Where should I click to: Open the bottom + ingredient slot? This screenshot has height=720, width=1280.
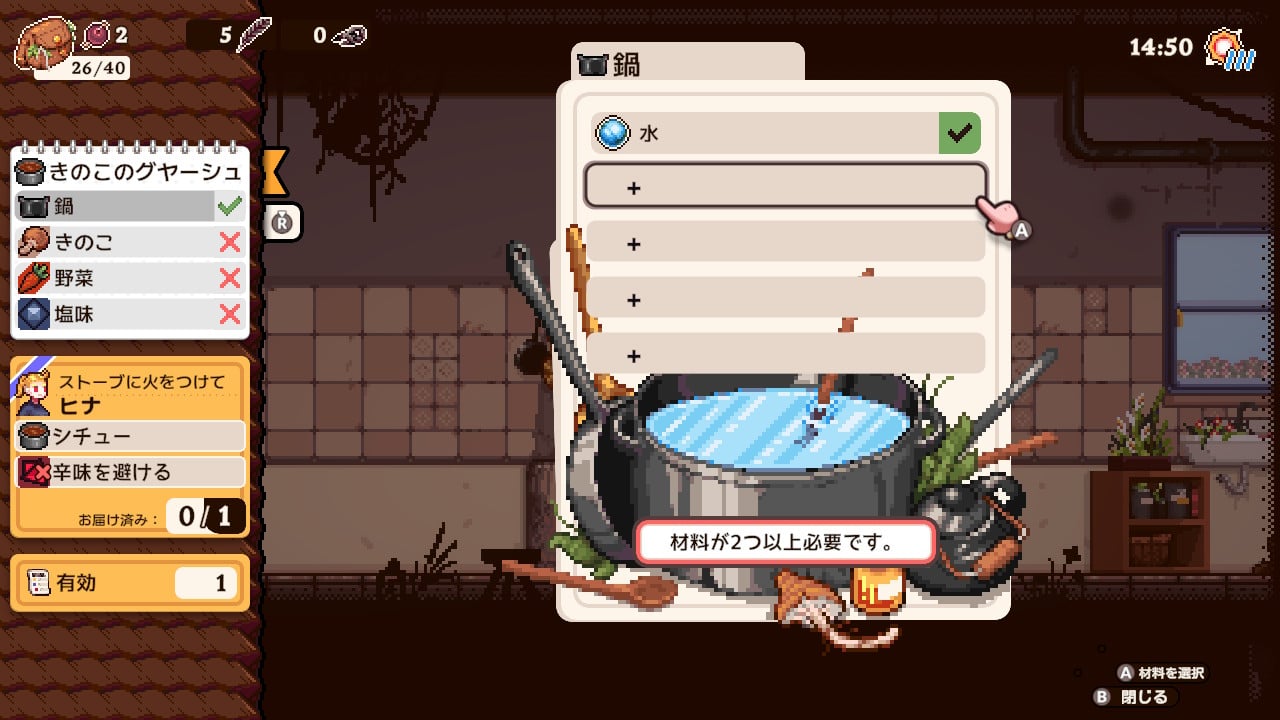(x=786, y=356)
